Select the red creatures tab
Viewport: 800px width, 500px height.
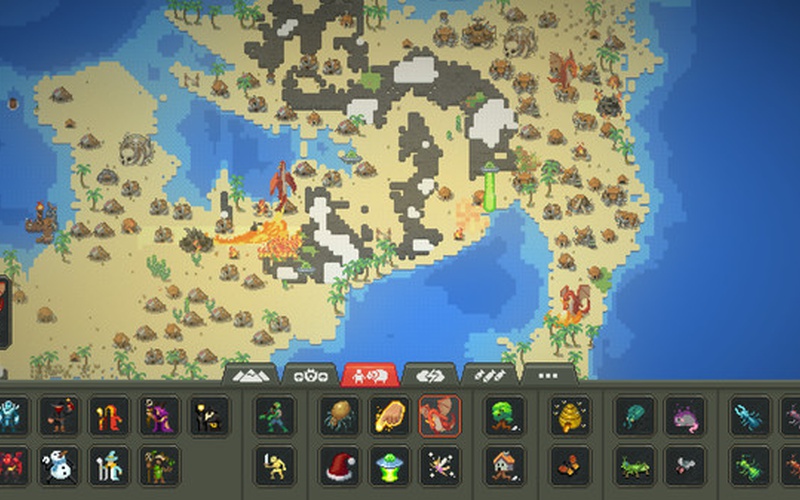[369, 375]
